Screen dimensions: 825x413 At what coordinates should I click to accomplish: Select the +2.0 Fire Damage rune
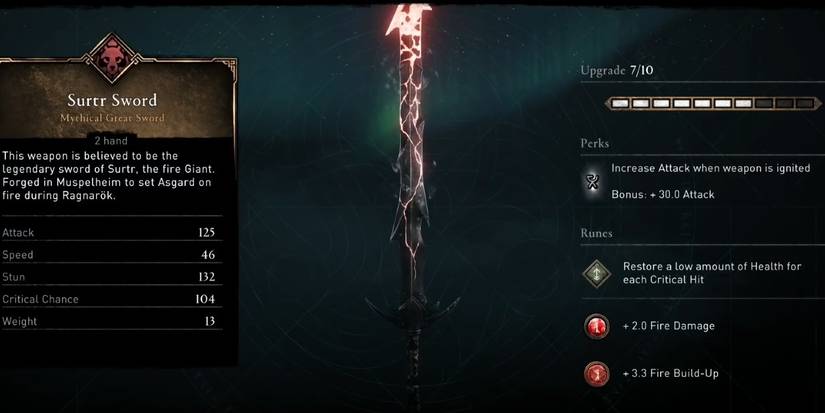tap(596, 326)
